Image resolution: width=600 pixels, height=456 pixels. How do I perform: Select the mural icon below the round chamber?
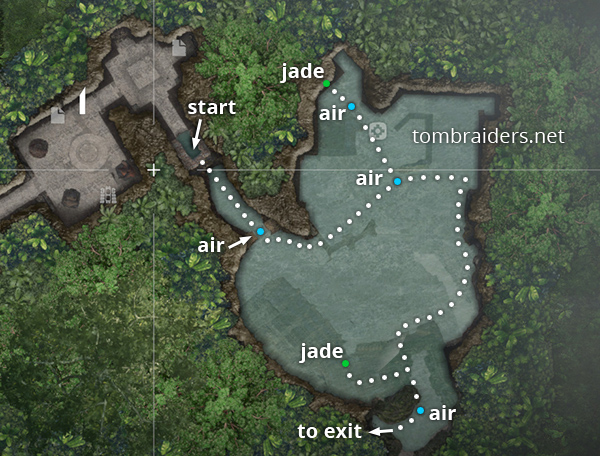pyautogui.click(x=107, y=195)
